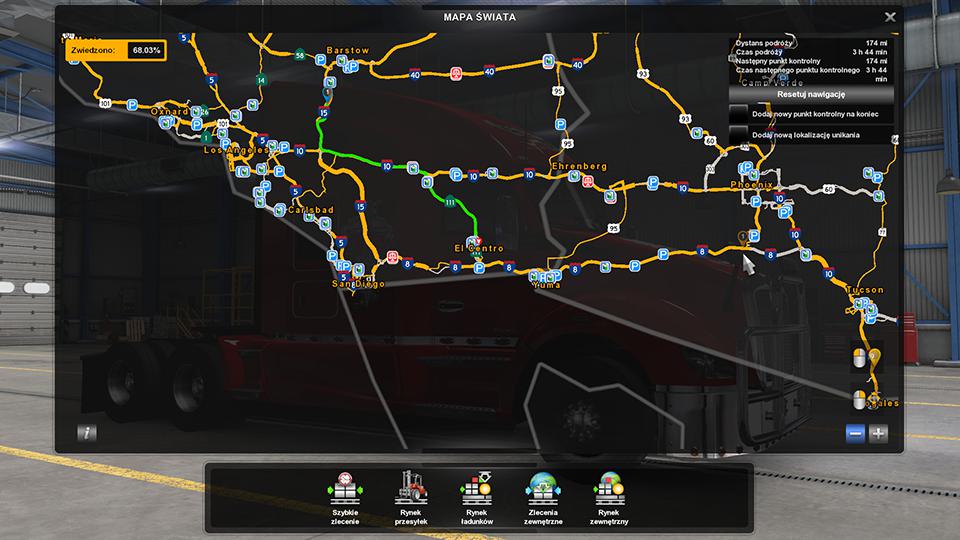Select the Ehrenberg city label

pos(579,165)
